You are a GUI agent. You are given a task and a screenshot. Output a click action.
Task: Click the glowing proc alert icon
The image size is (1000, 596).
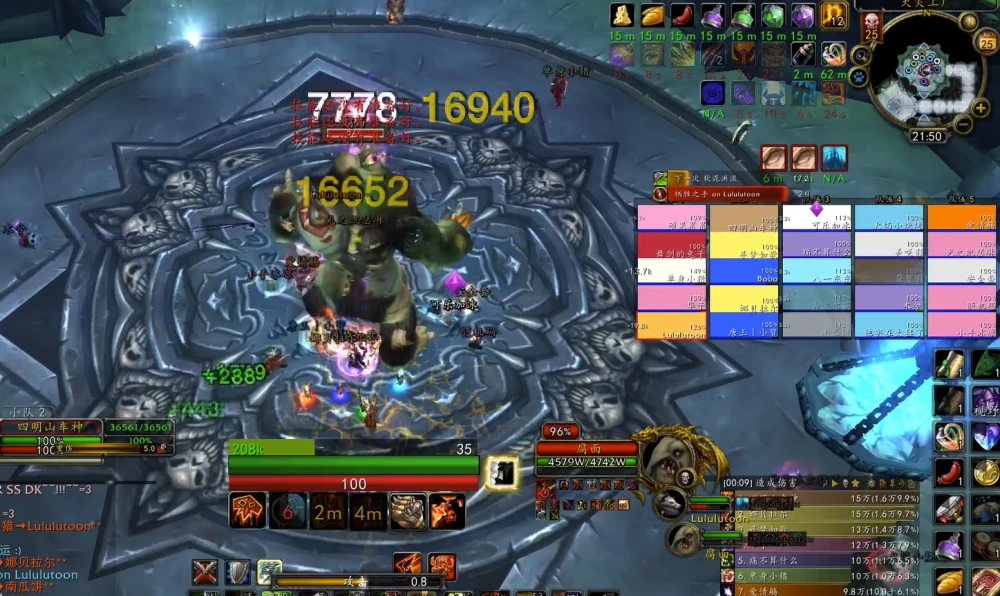click(x=501, y=472)
